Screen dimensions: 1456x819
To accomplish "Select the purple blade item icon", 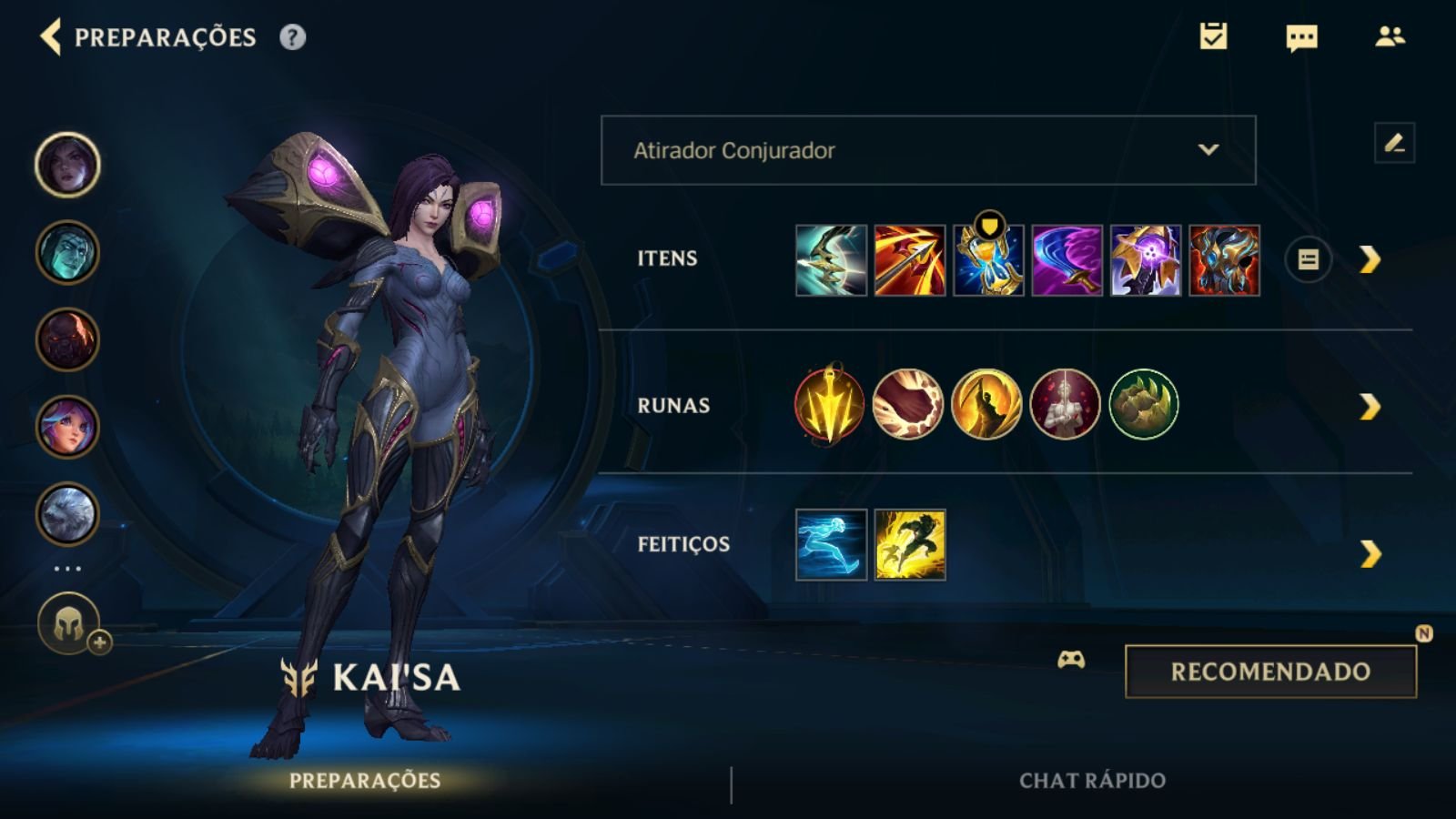I will click(1067, 260).
